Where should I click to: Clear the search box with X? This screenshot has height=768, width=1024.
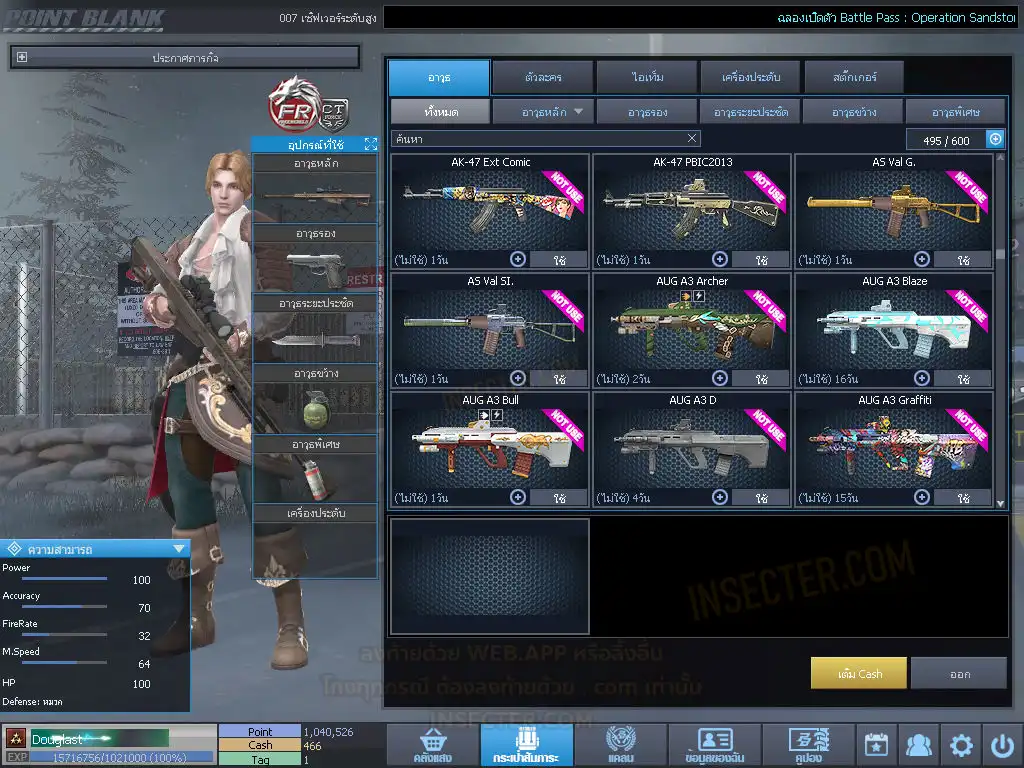(x=692, y=139)
